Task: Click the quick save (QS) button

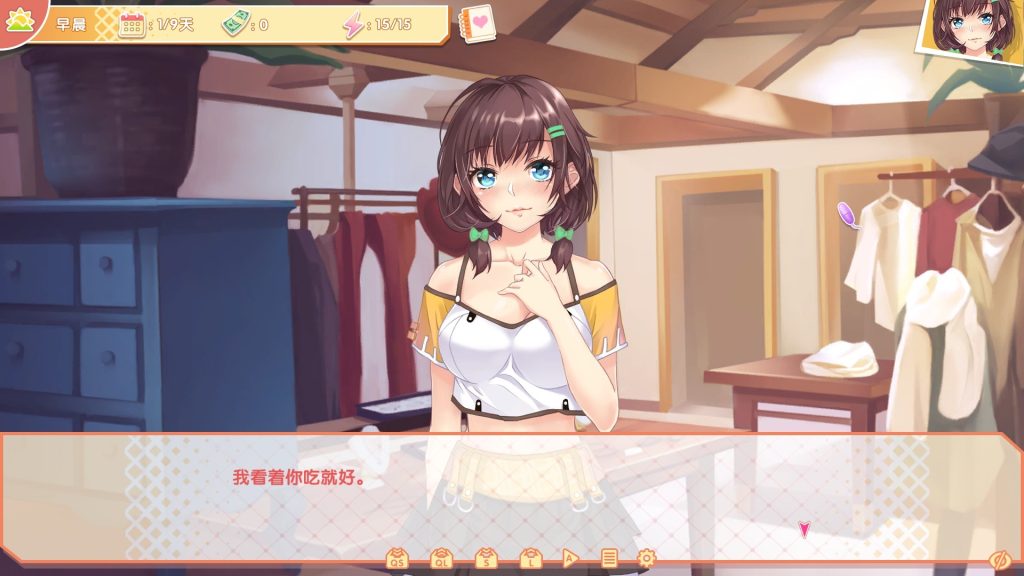Action: tap(397, 559)
